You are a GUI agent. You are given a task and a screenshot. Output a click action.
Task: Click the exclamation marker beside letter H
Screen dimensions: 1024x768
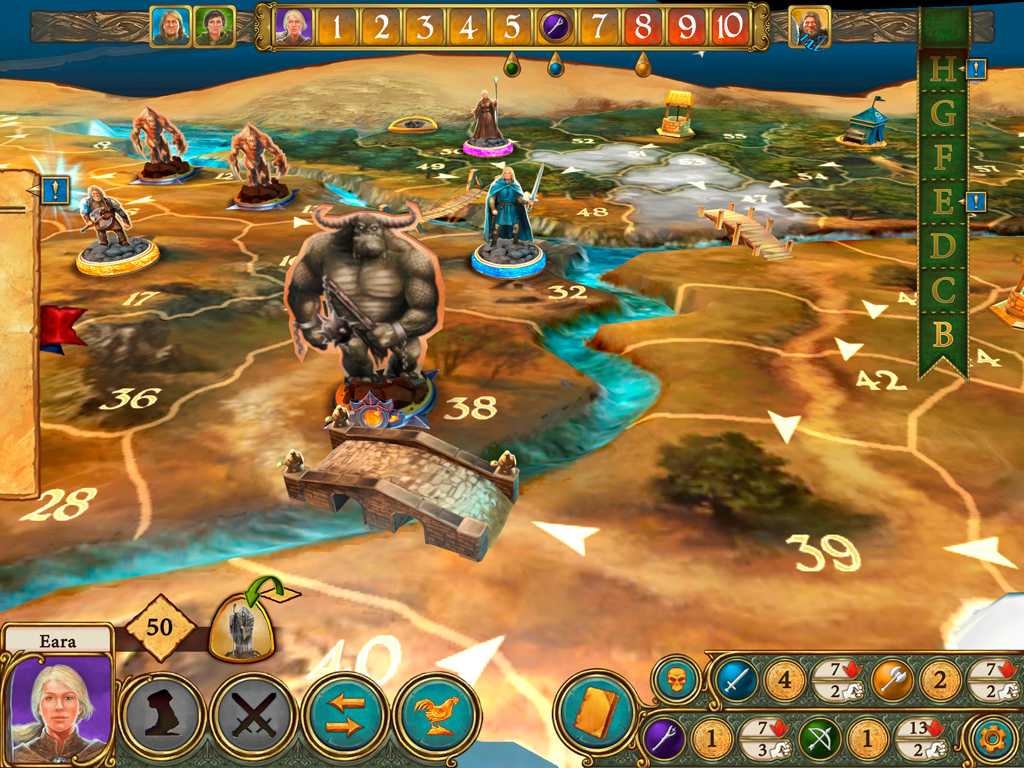pos(976,69)
